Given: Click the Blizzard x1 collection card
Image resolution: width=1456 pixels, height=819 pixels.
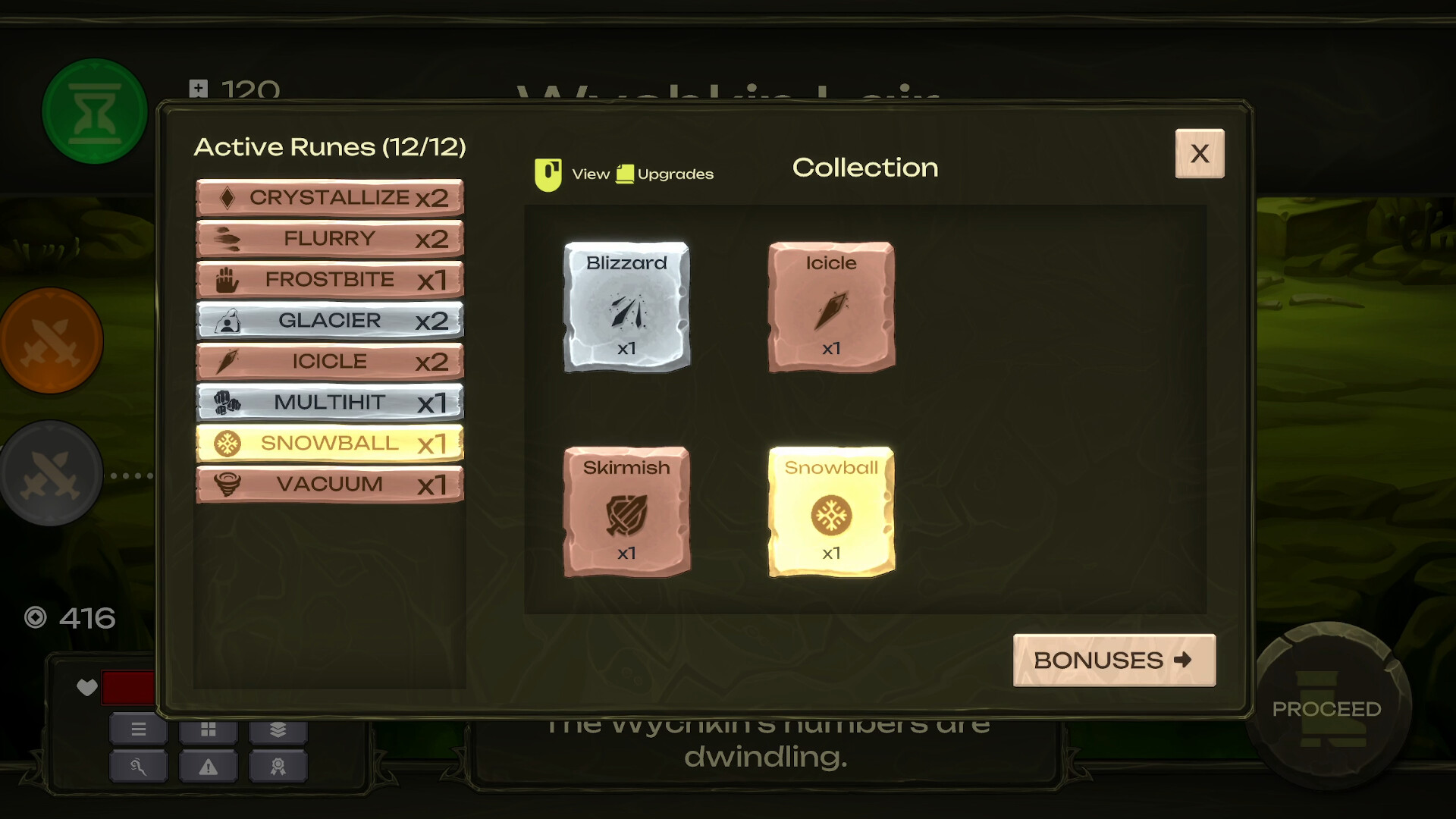Looking at the screenshot, I should click(x=626, y=306).
